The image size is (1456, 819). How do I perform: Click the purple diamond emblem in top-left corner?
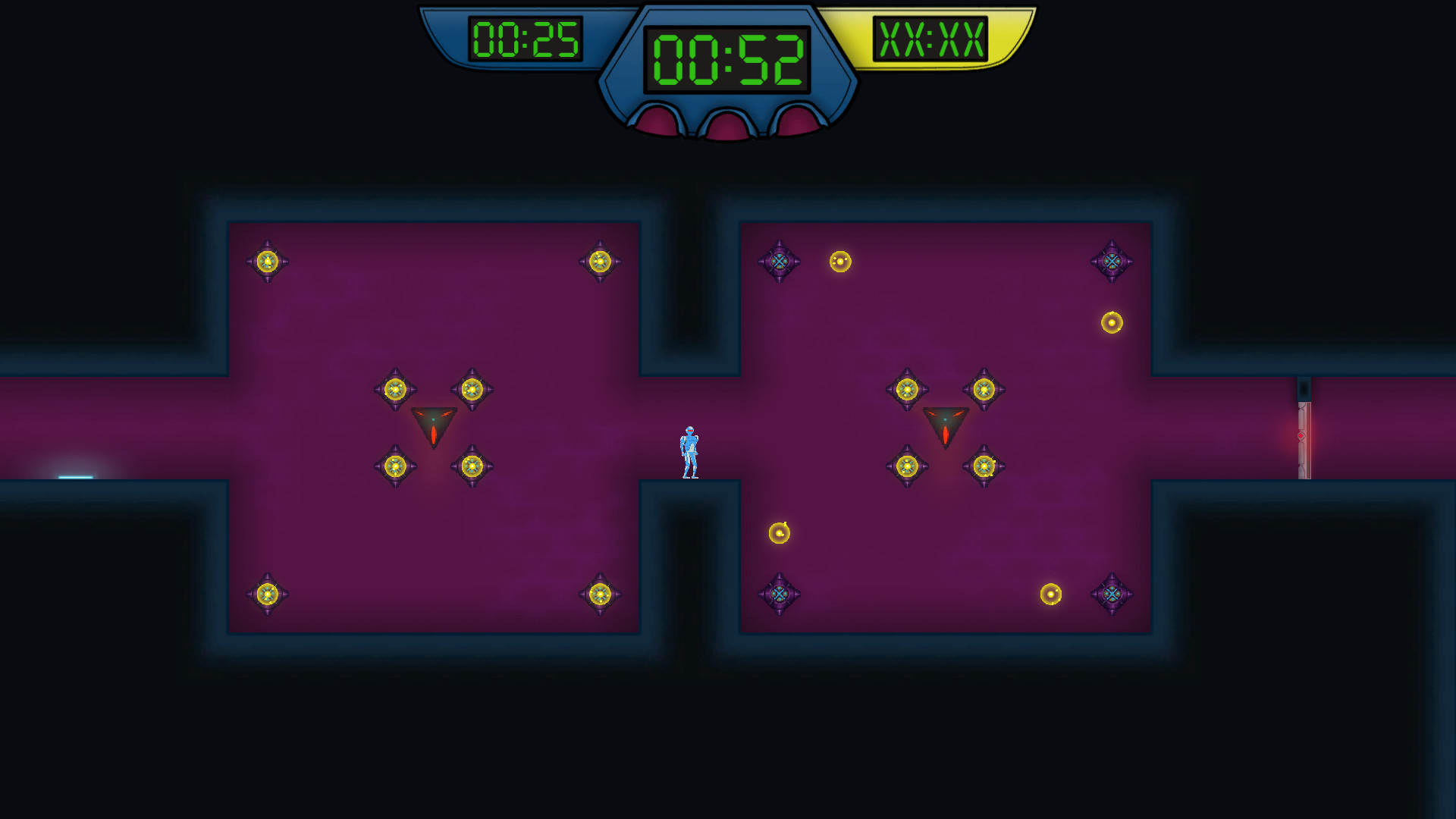[777, 260]
